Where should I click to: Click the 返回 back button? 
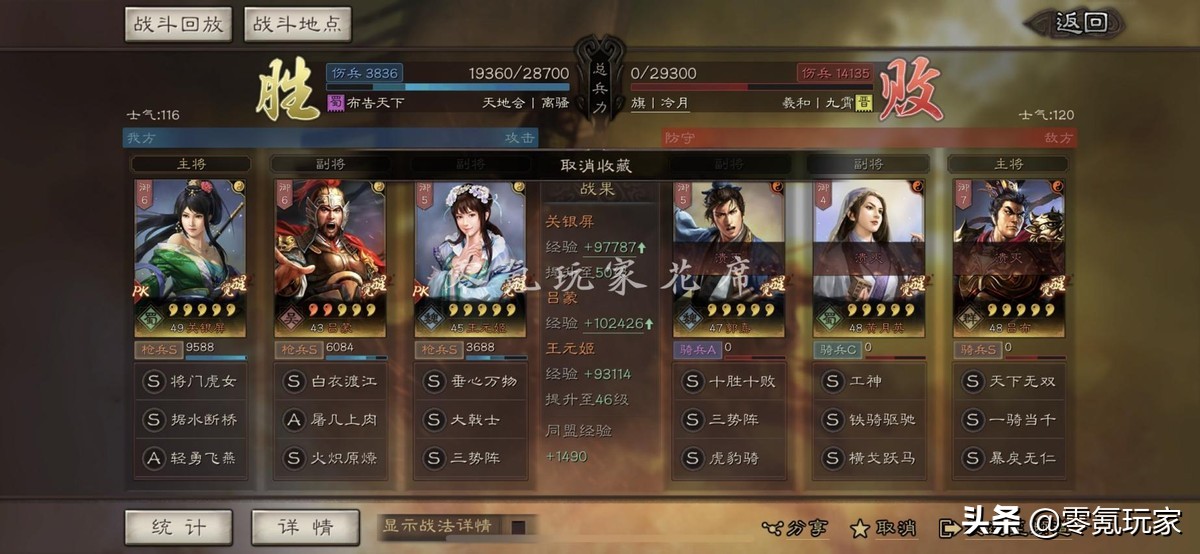point(1081,23)
